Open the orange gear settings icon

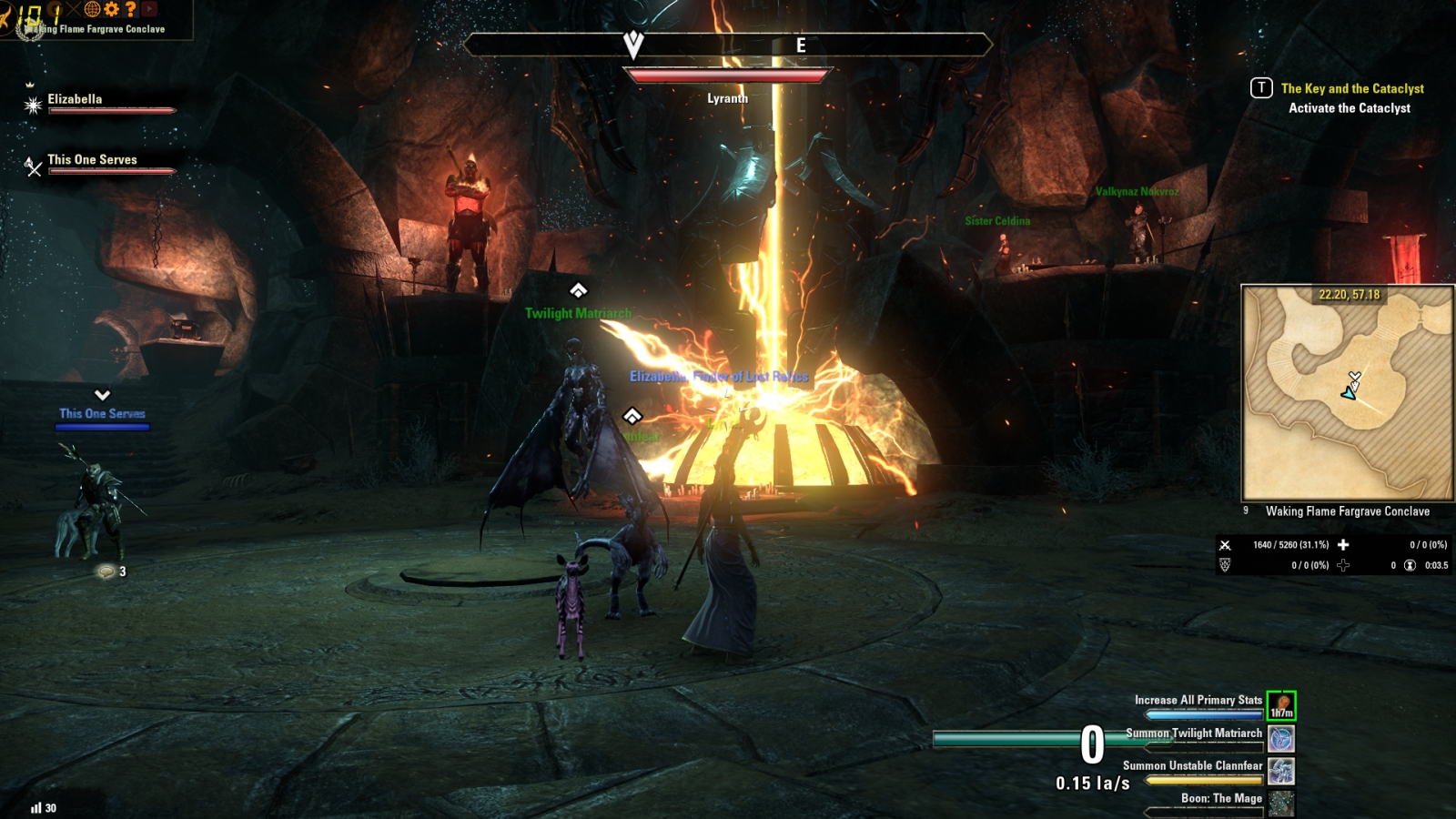coord(112,9)
